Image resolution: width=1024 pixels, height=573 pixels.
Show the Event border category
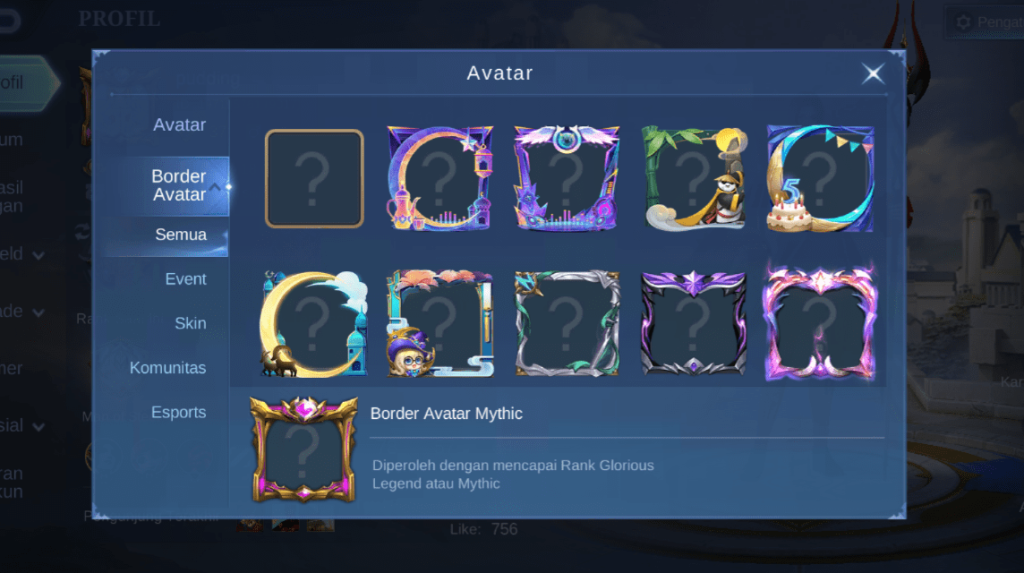pyautogui.click(x=185, y=279)
